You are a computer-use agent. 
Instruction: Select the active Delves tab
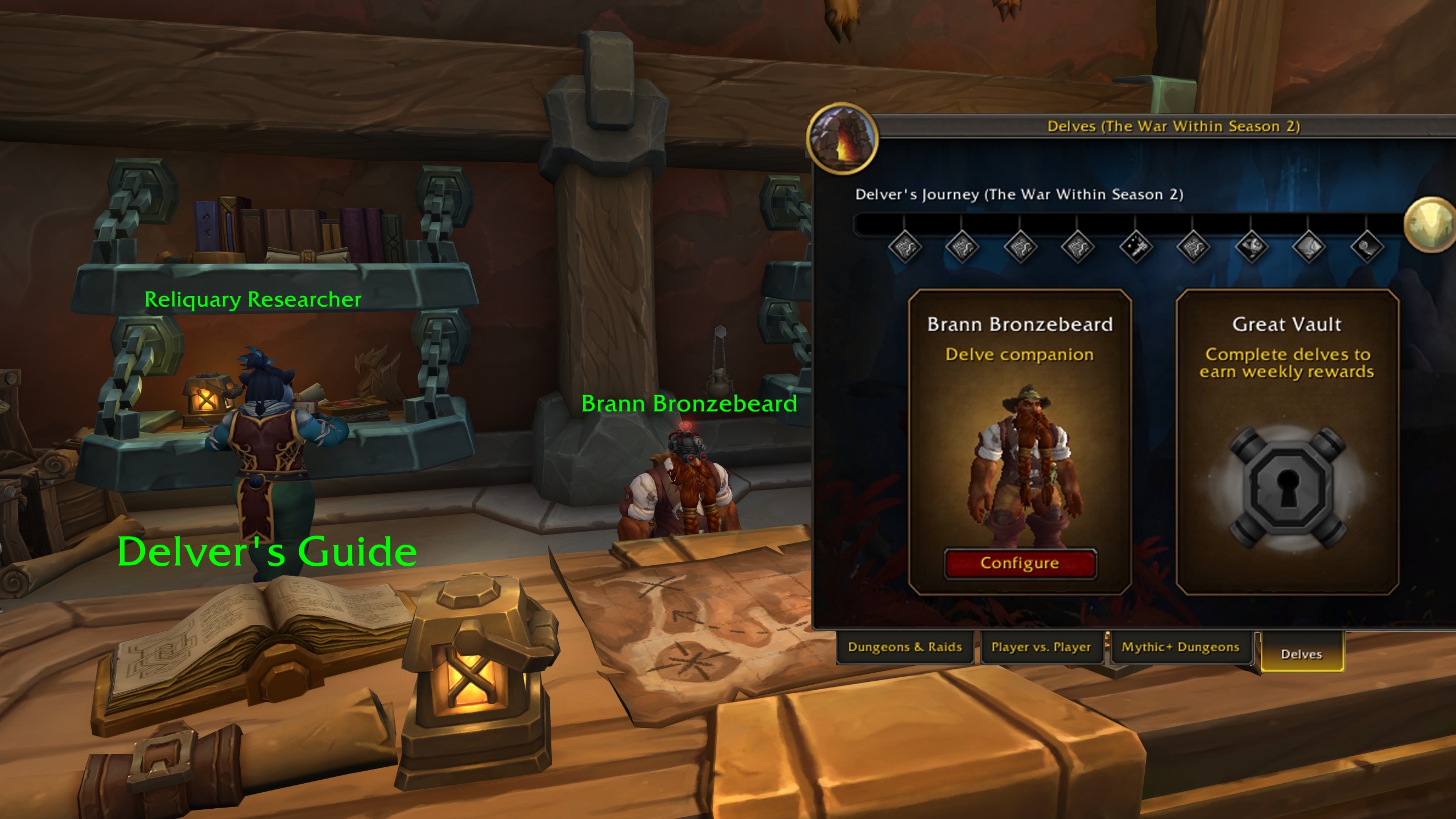[1302, 653]
